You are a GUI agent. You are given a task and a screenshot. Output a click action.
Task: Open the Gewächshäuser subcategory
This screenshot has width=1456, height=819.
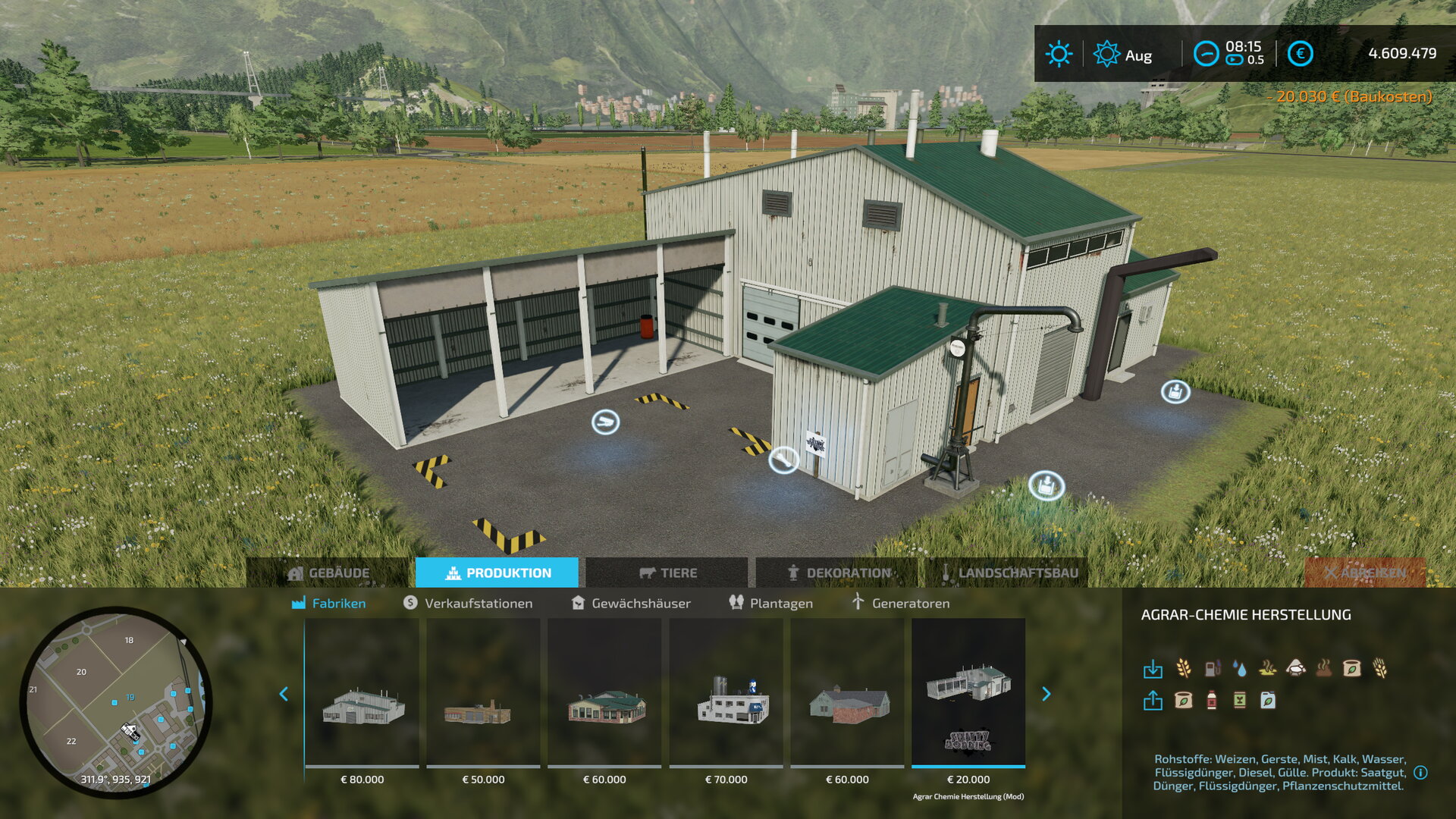631,603
